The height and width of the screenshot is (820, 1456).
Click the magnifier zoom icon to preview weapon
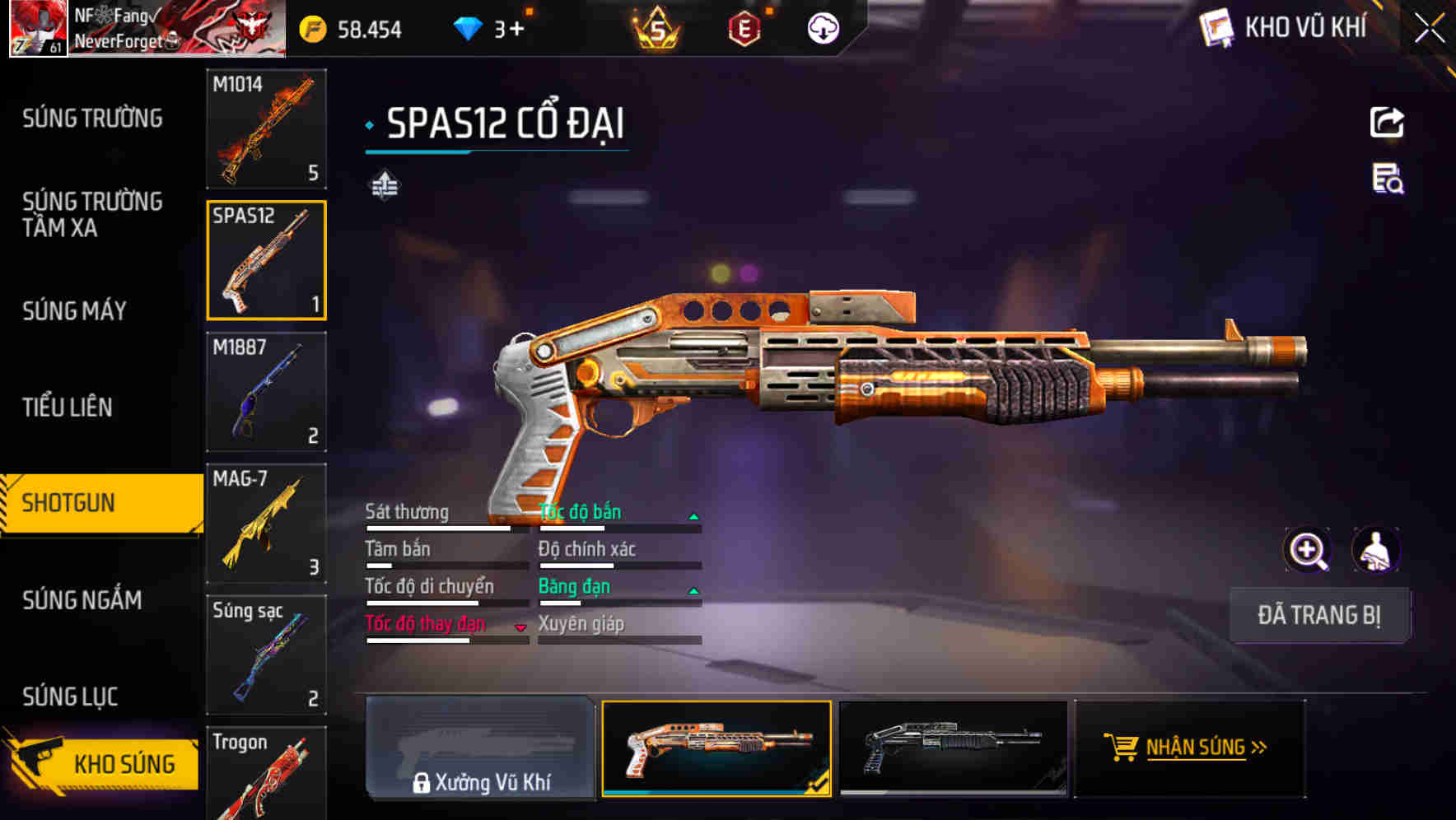click(x=1308, y=550)
